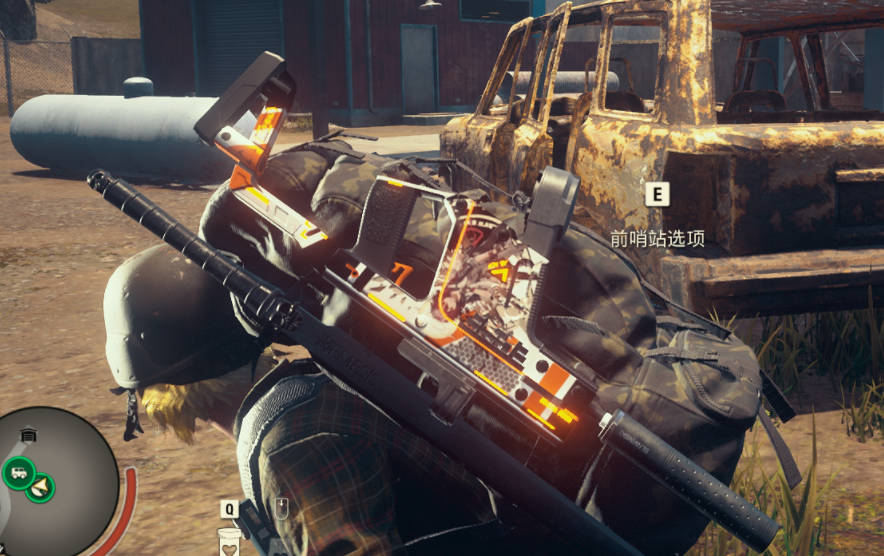884x556 pixels.
Task: Use the heart pill bottle consumable slot
Action: click(x=230, y=541)
